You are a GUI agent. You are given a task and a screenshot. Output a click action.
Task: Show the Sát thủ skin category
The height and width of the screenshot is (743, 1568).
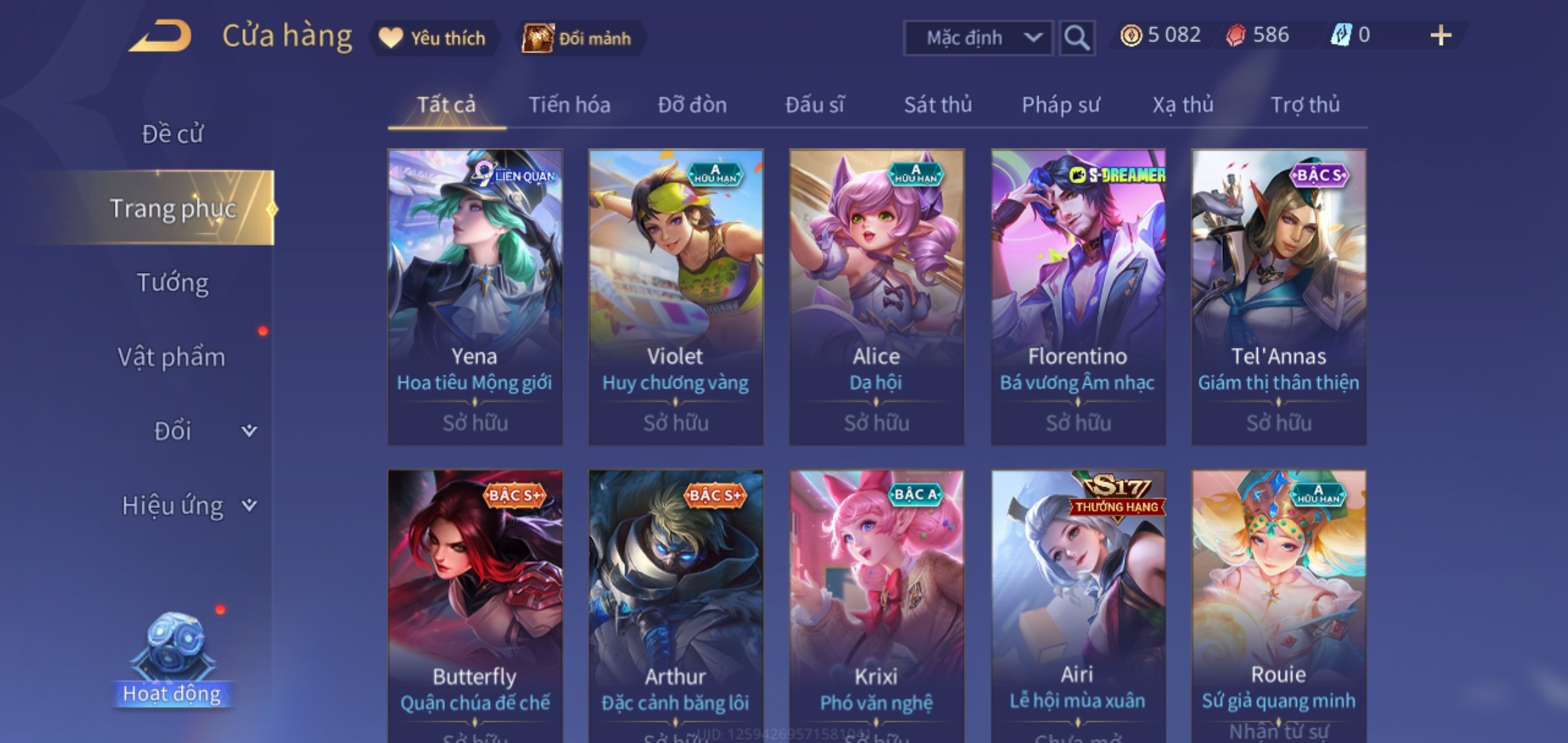(937, 105)
